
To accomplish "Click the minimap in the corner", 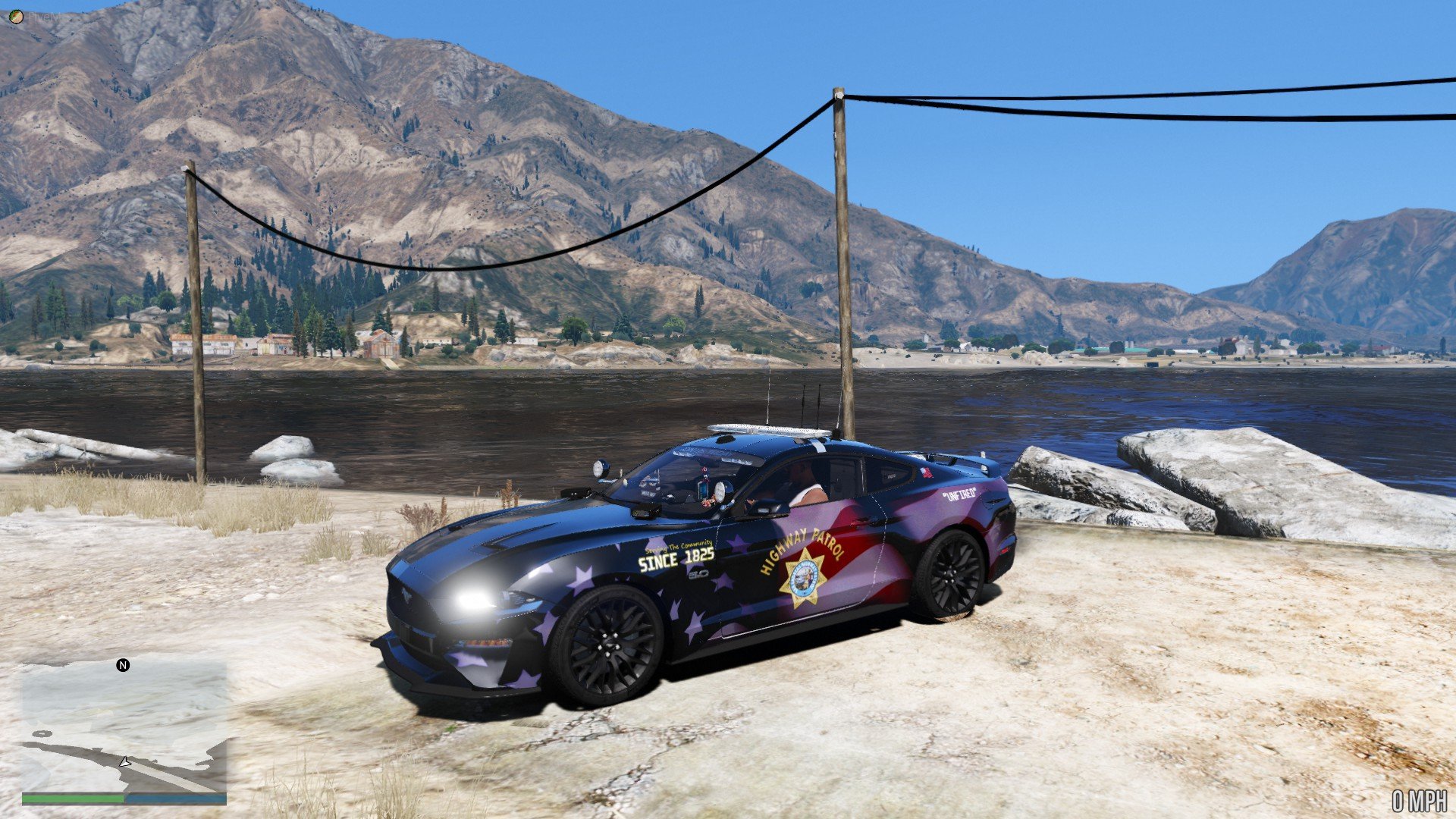I will 124,726.
